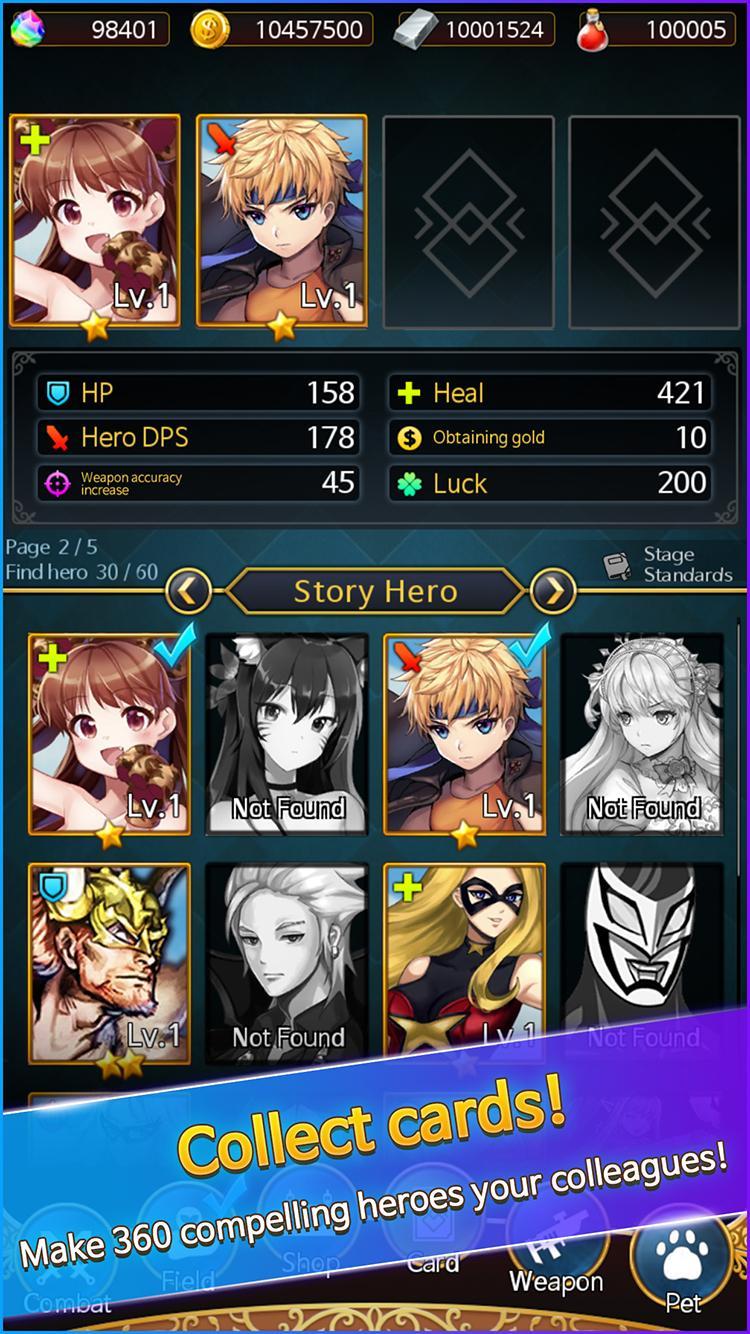Select the brown-haired healer girl in the Story Hero list
750x1334 pixels.
(x=109, y=735)
